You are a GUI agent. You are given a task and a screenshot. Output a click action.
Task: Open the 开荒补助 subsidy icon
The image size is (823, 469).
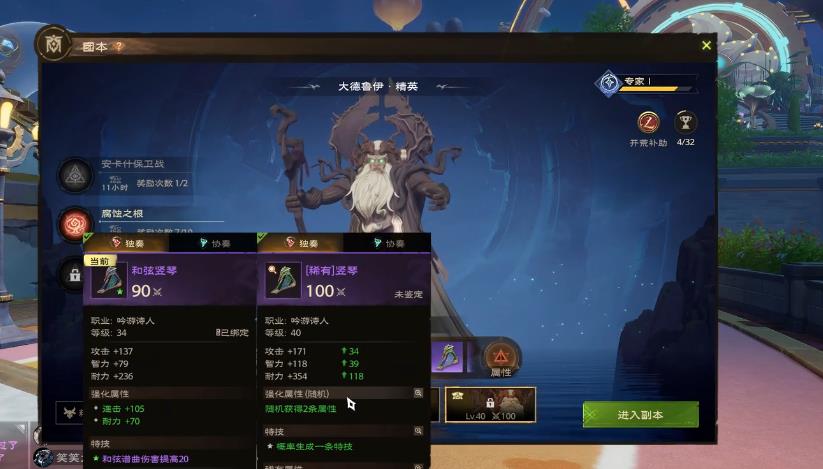[648, 123]
